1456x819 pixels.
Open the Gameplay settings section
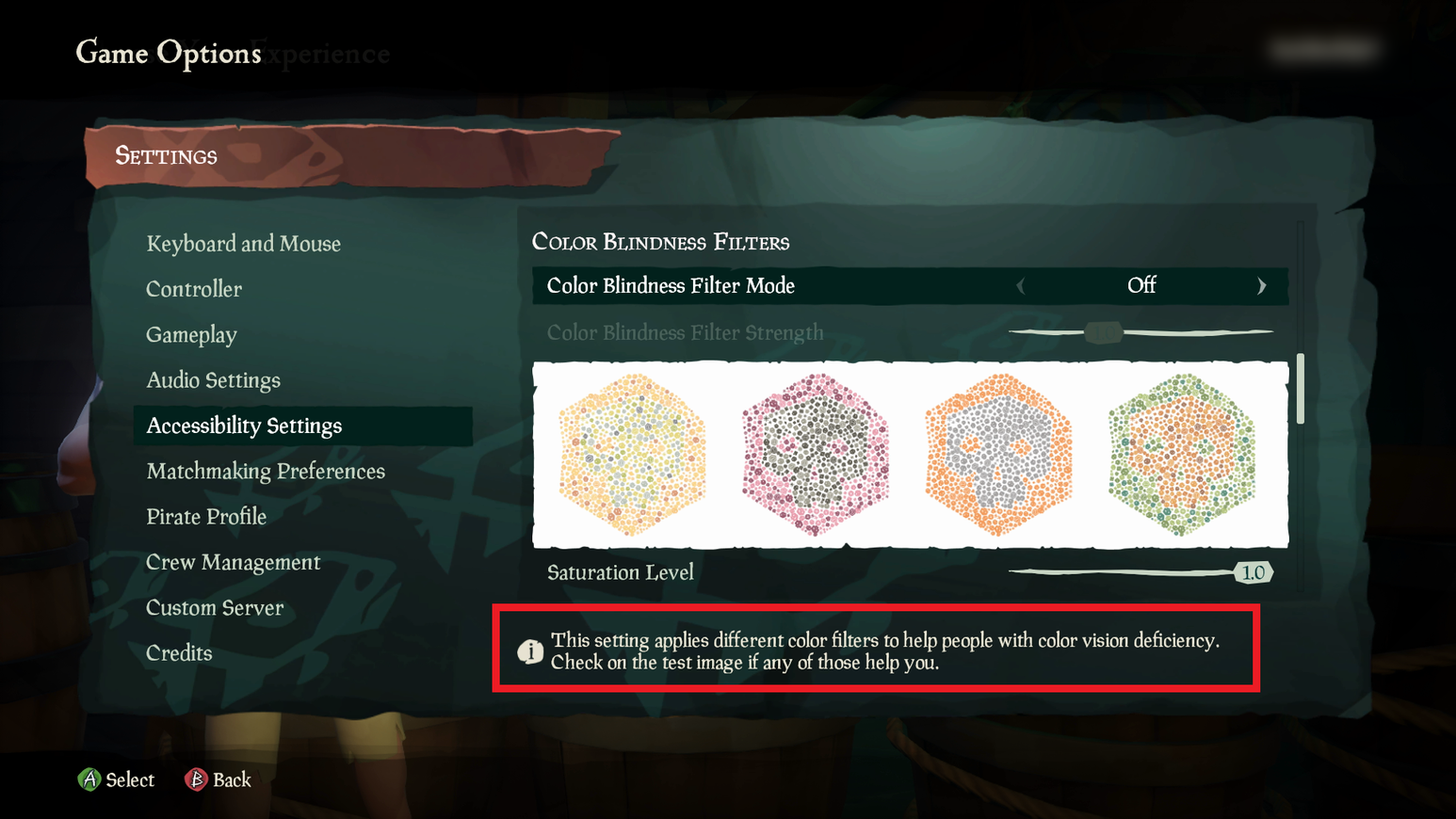tap(191, 334)
